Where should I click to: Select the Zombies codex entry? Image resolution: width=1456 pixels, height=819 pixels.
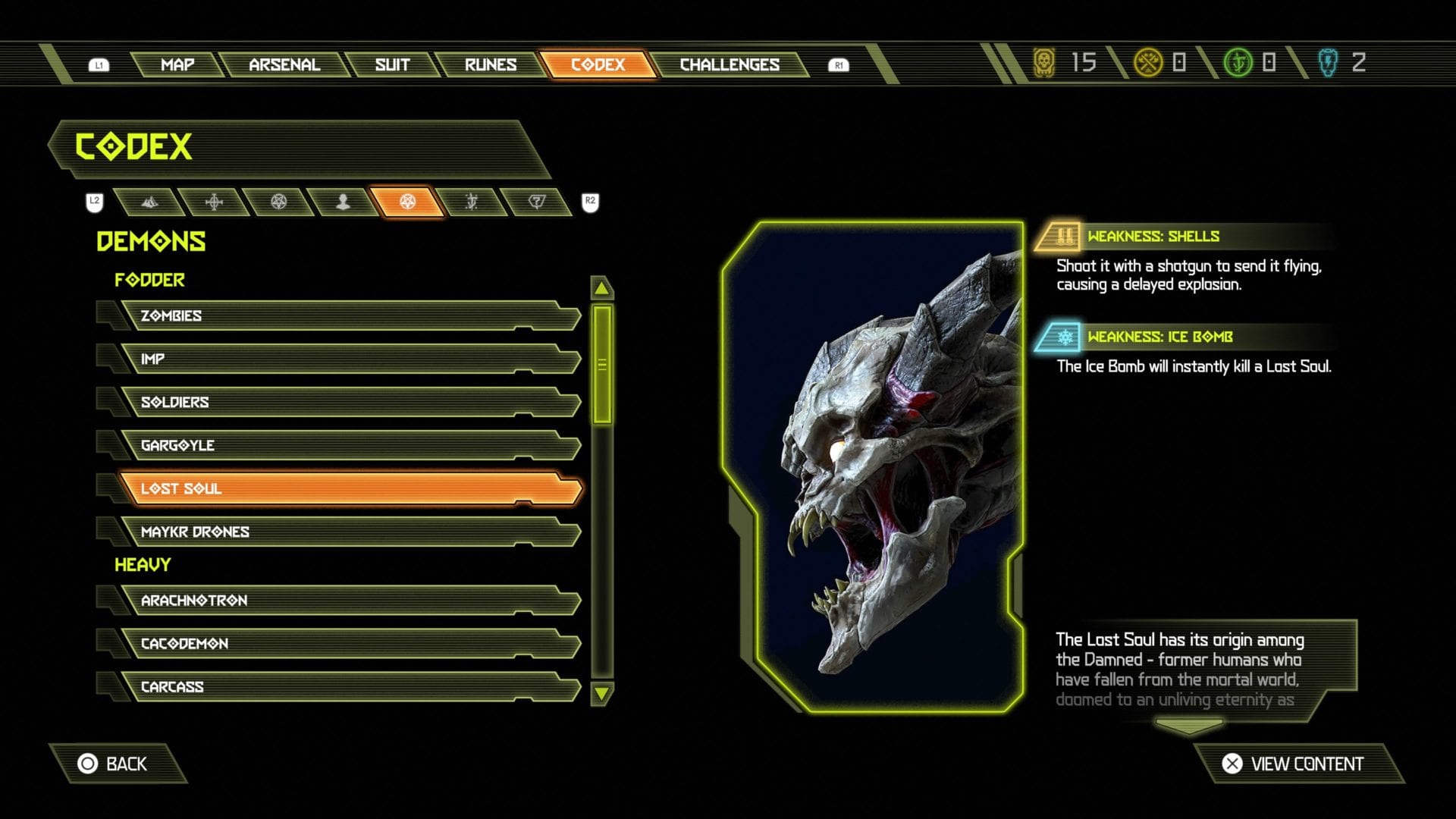click(349, 315)
